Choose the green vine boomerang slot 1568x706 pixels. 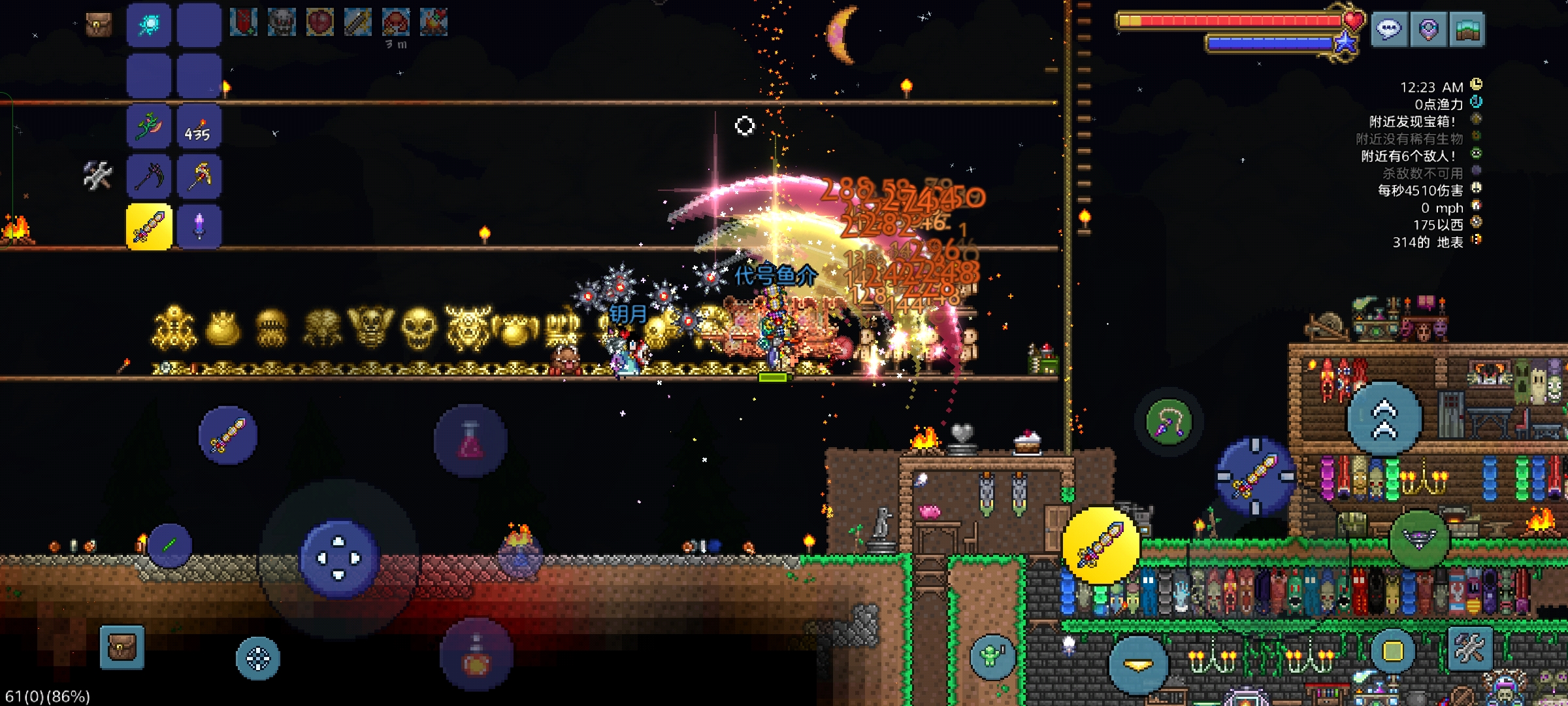pyautogui.click(x=149, y=126)
